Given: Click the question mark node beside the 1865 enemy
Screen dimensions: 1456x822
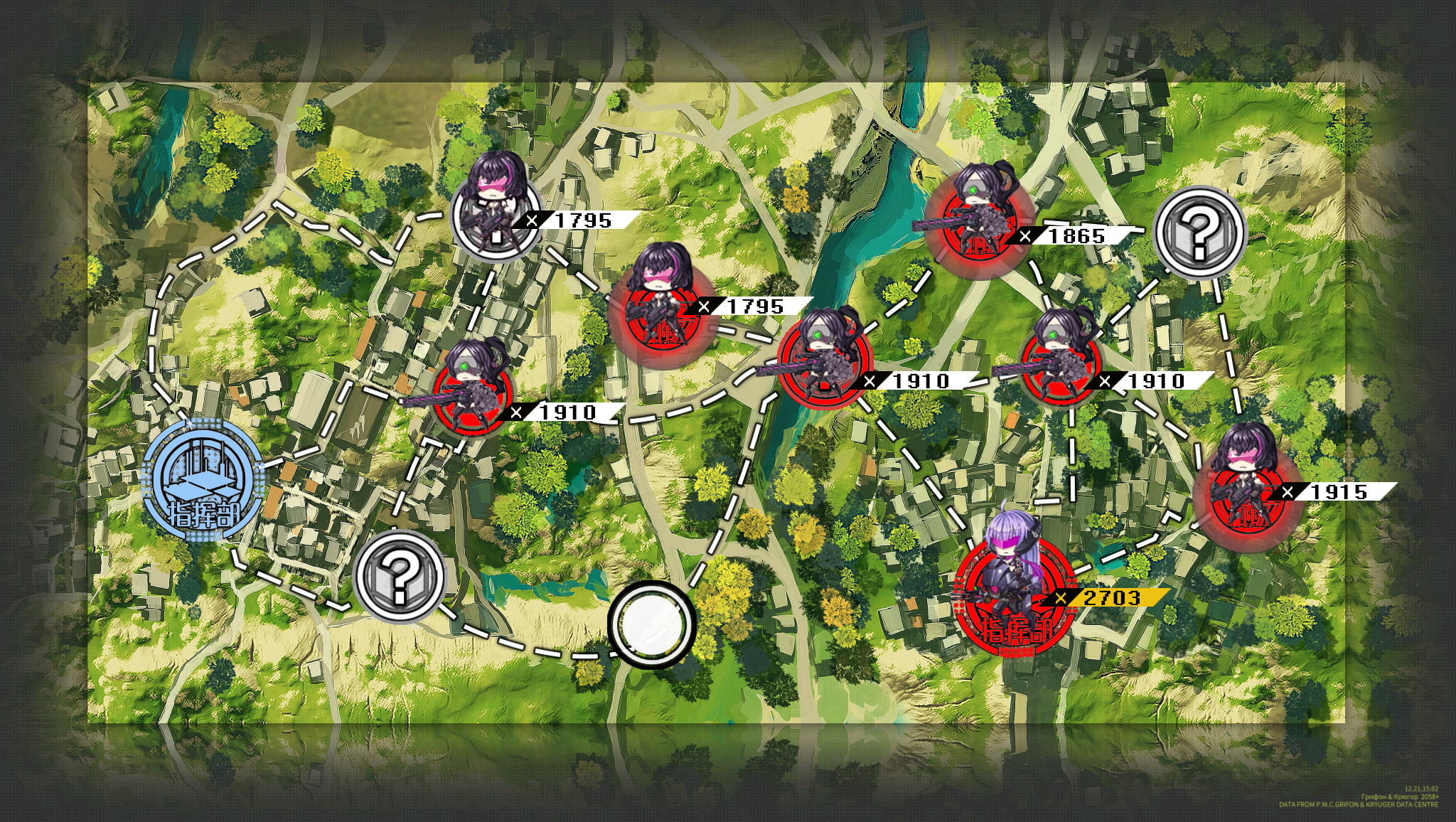Looking at the screenshot, I should (1199, 233).
